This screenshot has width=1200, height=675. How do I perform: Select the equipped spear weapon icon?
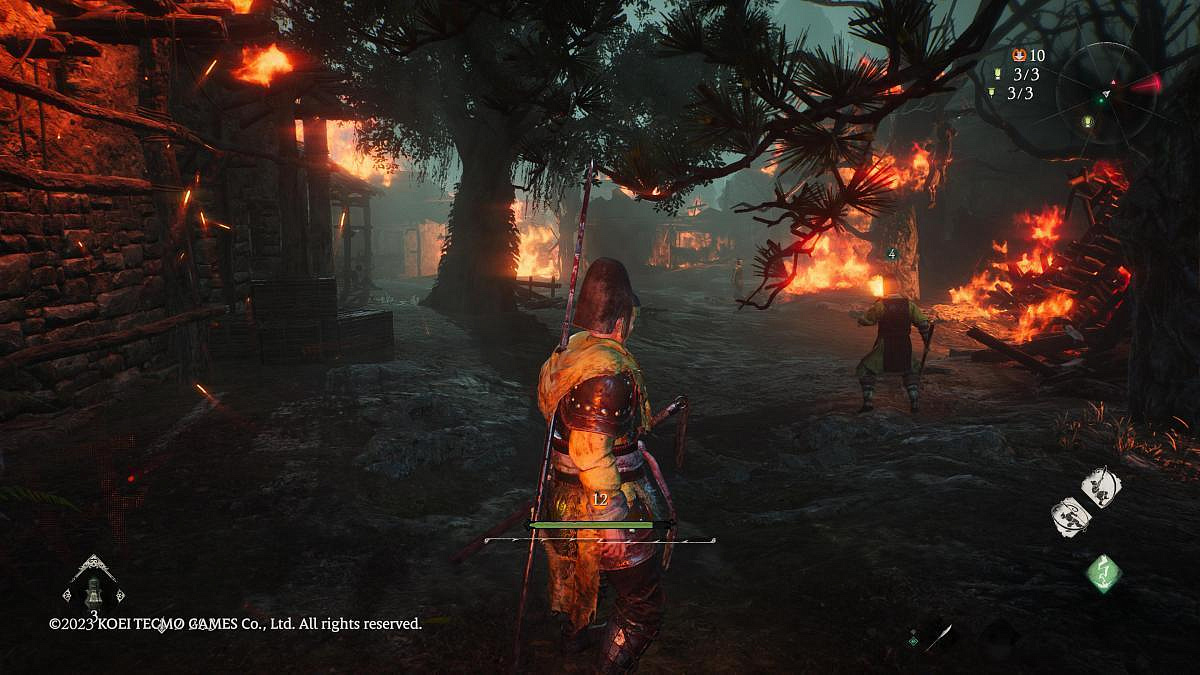[938, 636]
